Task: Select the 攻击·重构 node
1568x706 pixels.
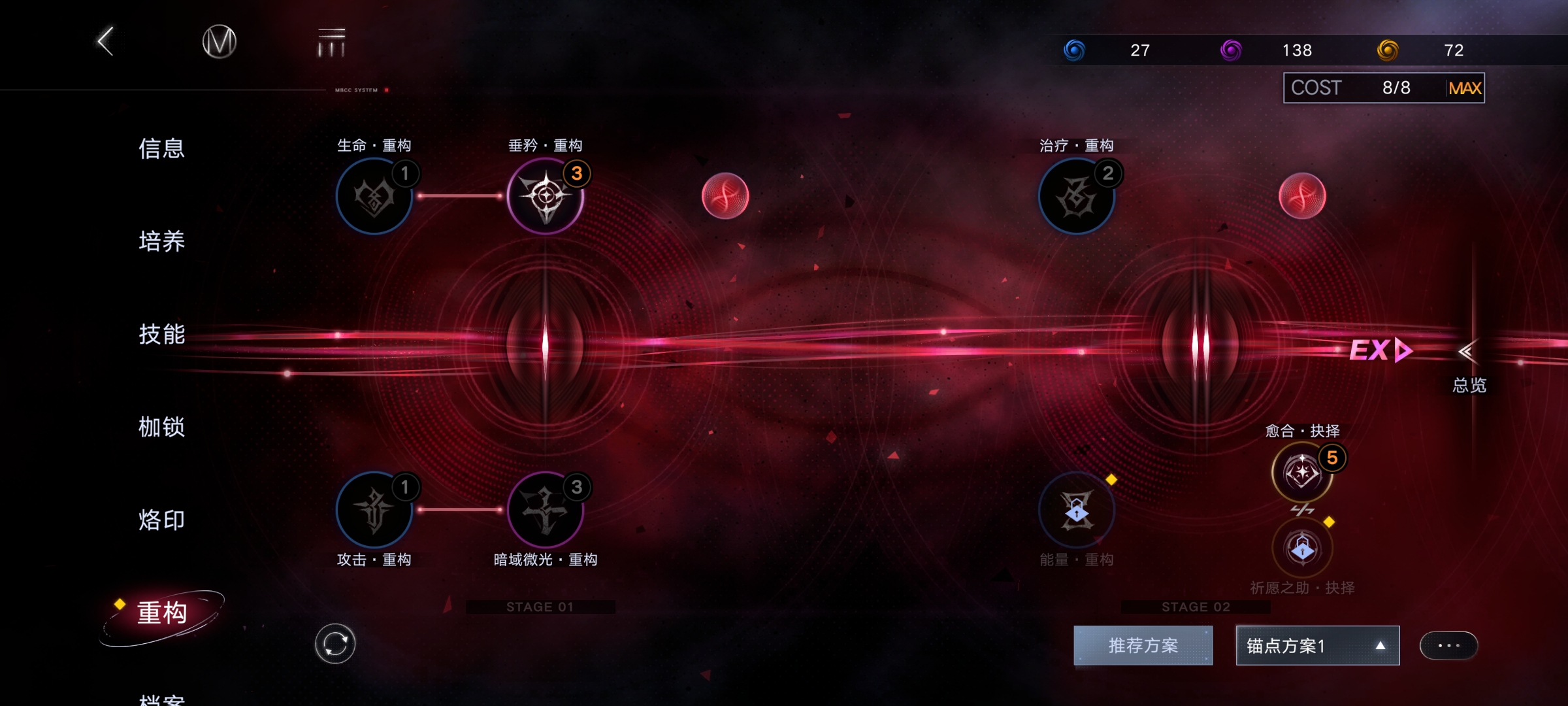Action: 374,510
